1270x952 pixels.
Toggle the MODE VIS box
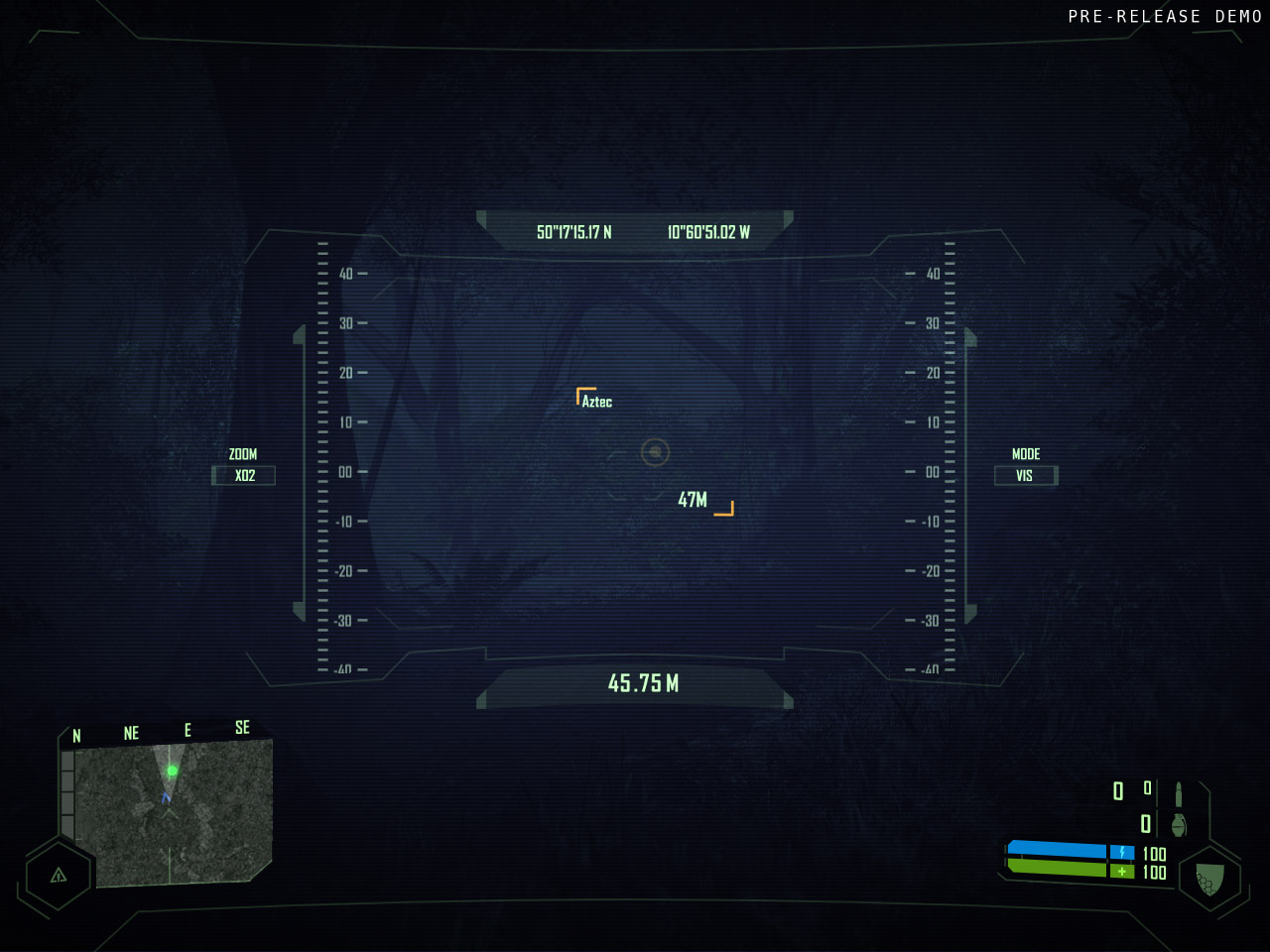(x=1025, y=476)
